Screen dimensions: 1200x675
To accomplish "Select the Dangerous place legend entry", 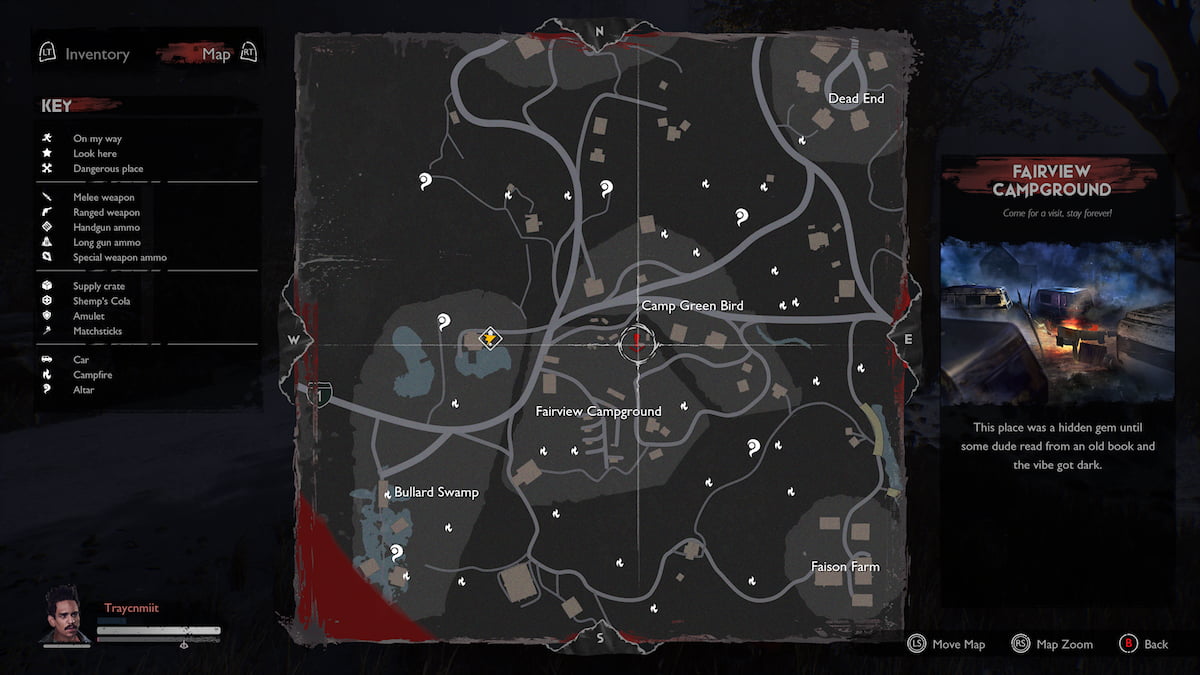I will (x=107, y=169).
